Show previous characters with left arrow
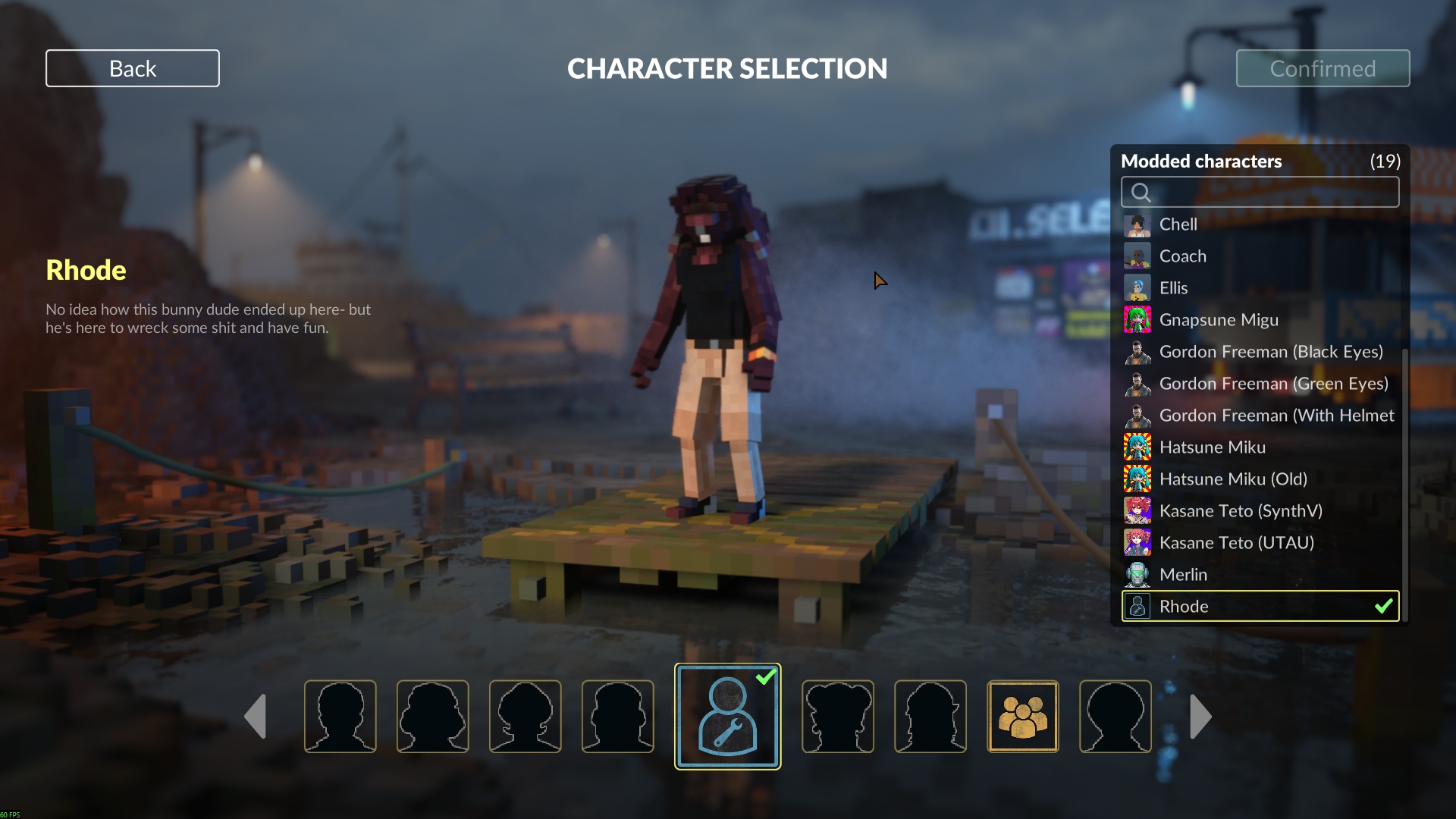Screen dimensions: 1456x819 pyautogui.click(x=256, y=717)
